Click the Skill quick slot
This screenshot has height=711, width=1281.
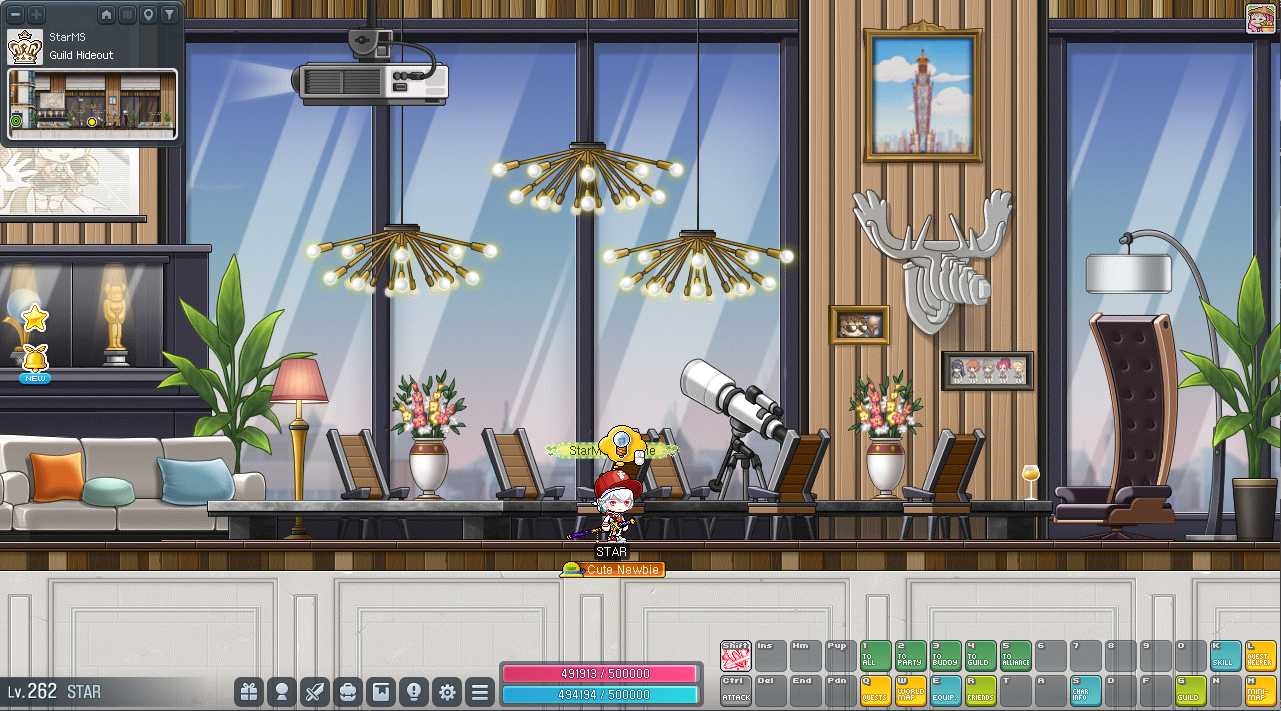point(1225,655)
